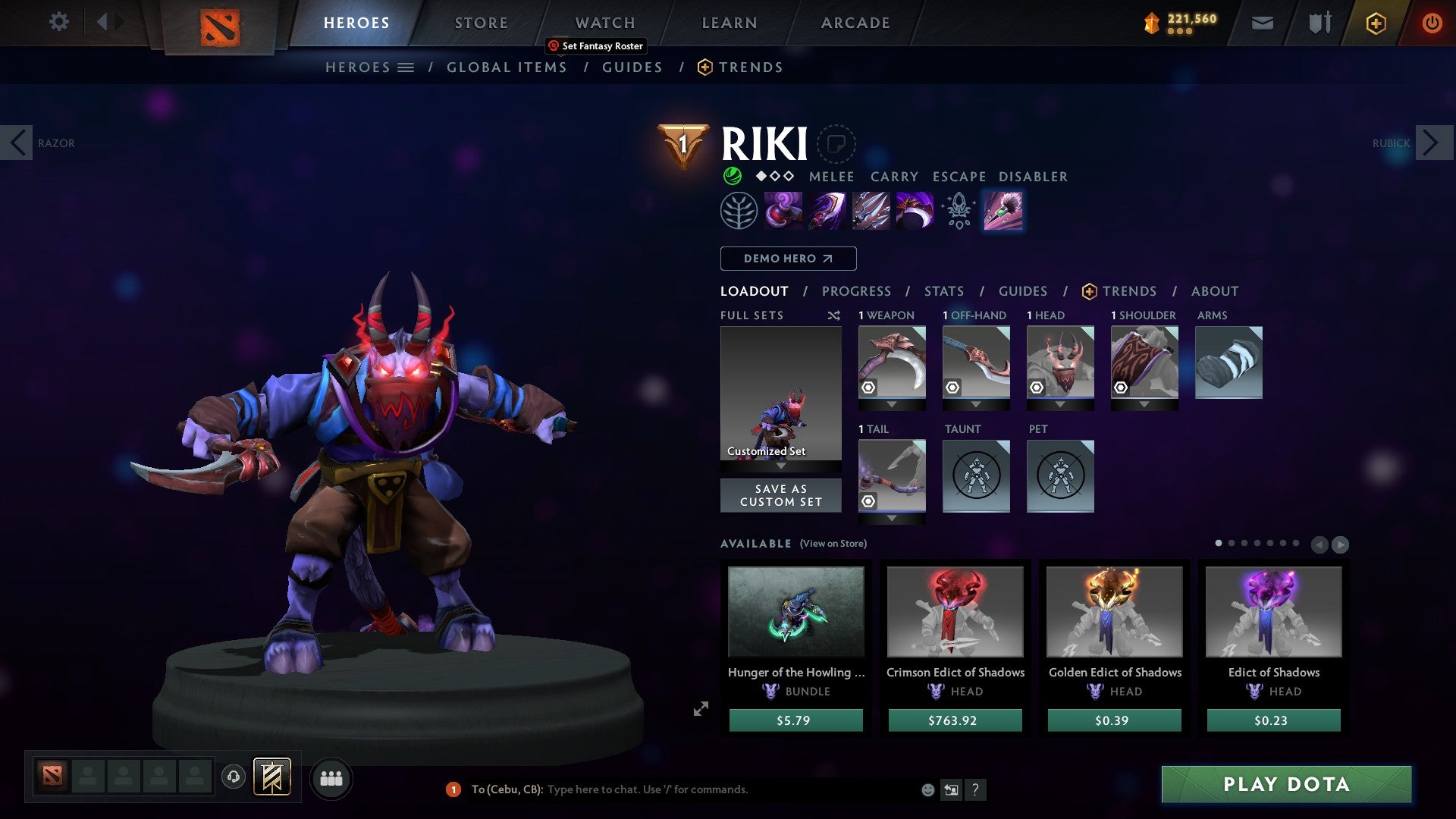Open the Dota Plus hexagon icon

point(1375,23)
